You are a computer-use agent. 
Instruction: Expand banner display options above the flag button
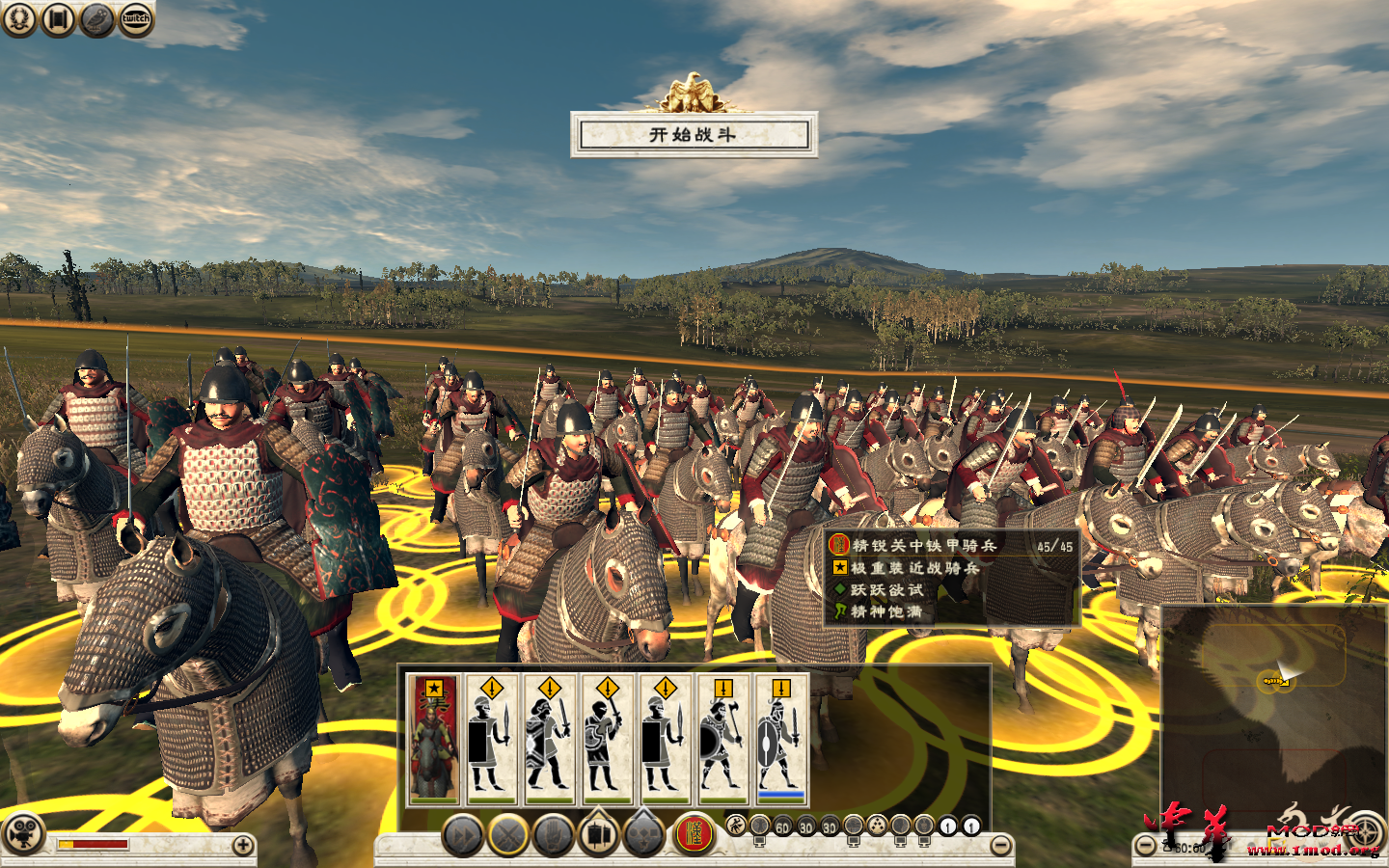click(600, 814)
